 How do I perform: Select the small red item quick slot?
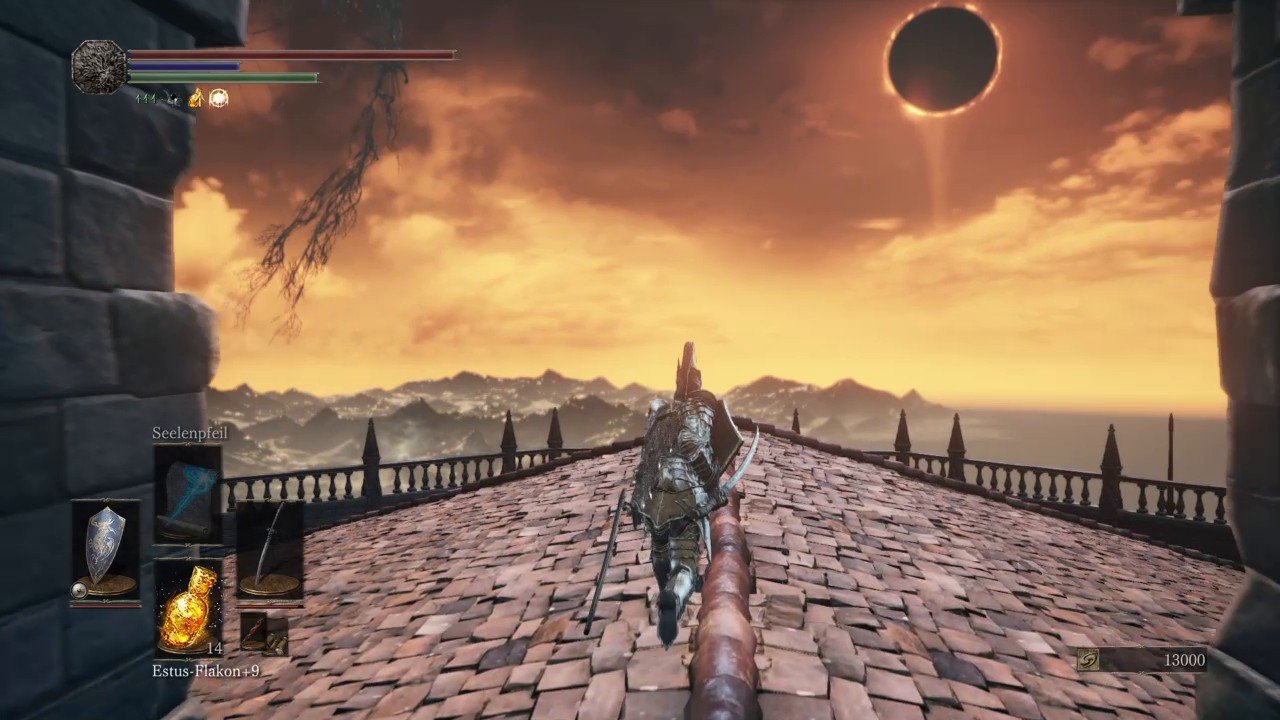tap(254, 629)
